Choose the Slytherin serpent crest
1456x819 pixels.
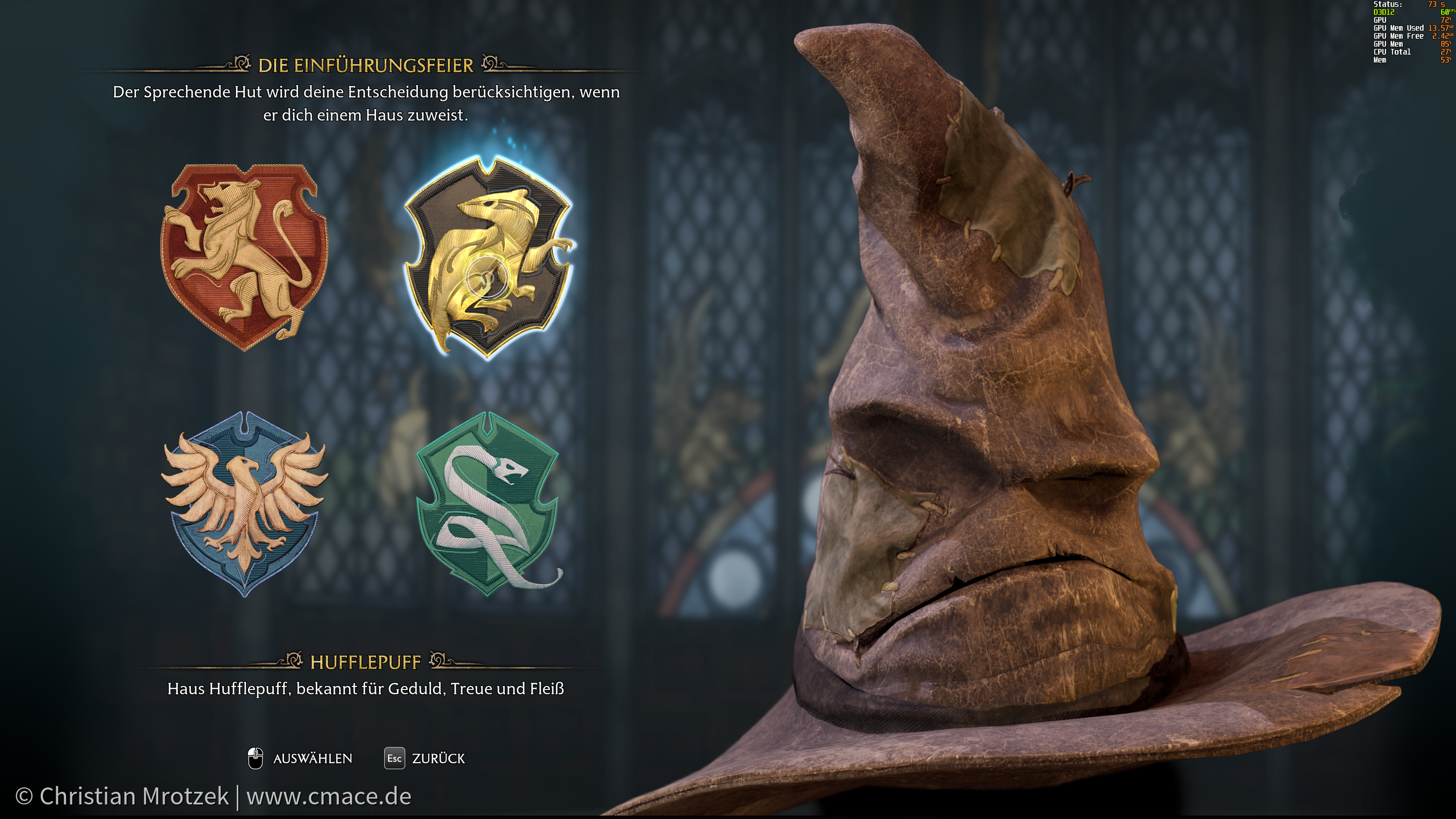tap(488, 503)
